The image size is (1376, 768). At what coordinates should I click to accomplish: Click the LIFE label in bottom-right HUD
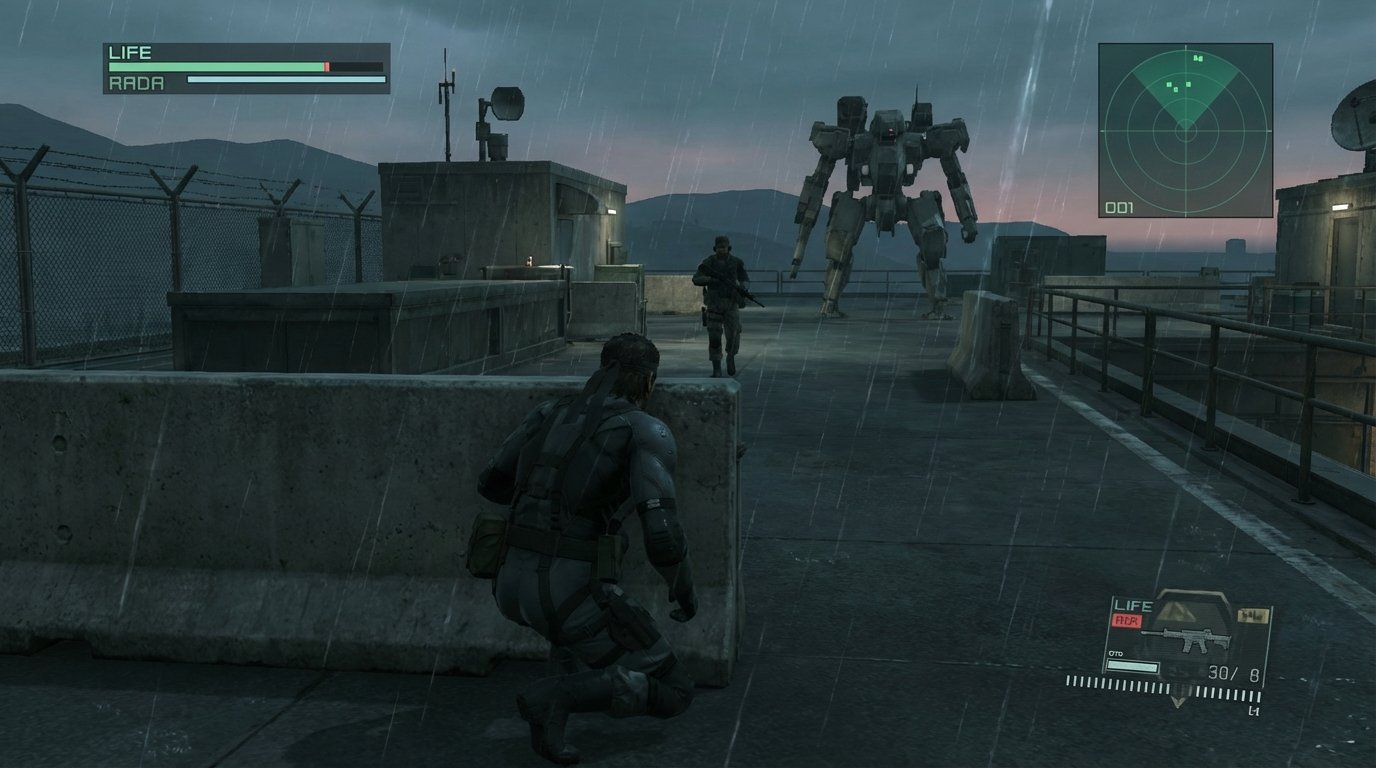1133,604
